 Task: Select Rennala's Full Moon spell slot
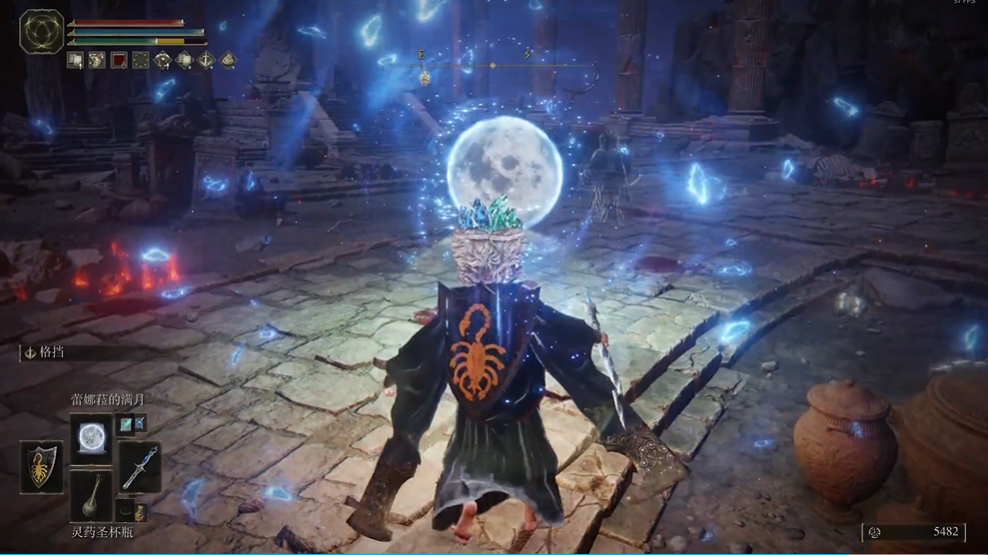click(92, 435)
